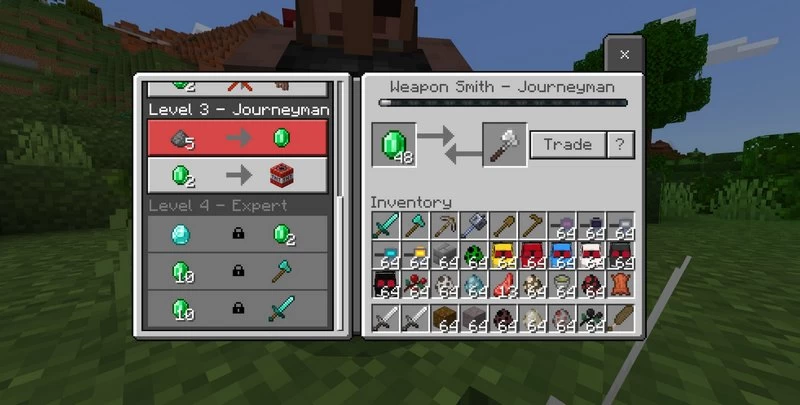This screenshot has width=800, height=405.
Task: Select the wooden planks block in hotbar
Action: coord(445,320)
